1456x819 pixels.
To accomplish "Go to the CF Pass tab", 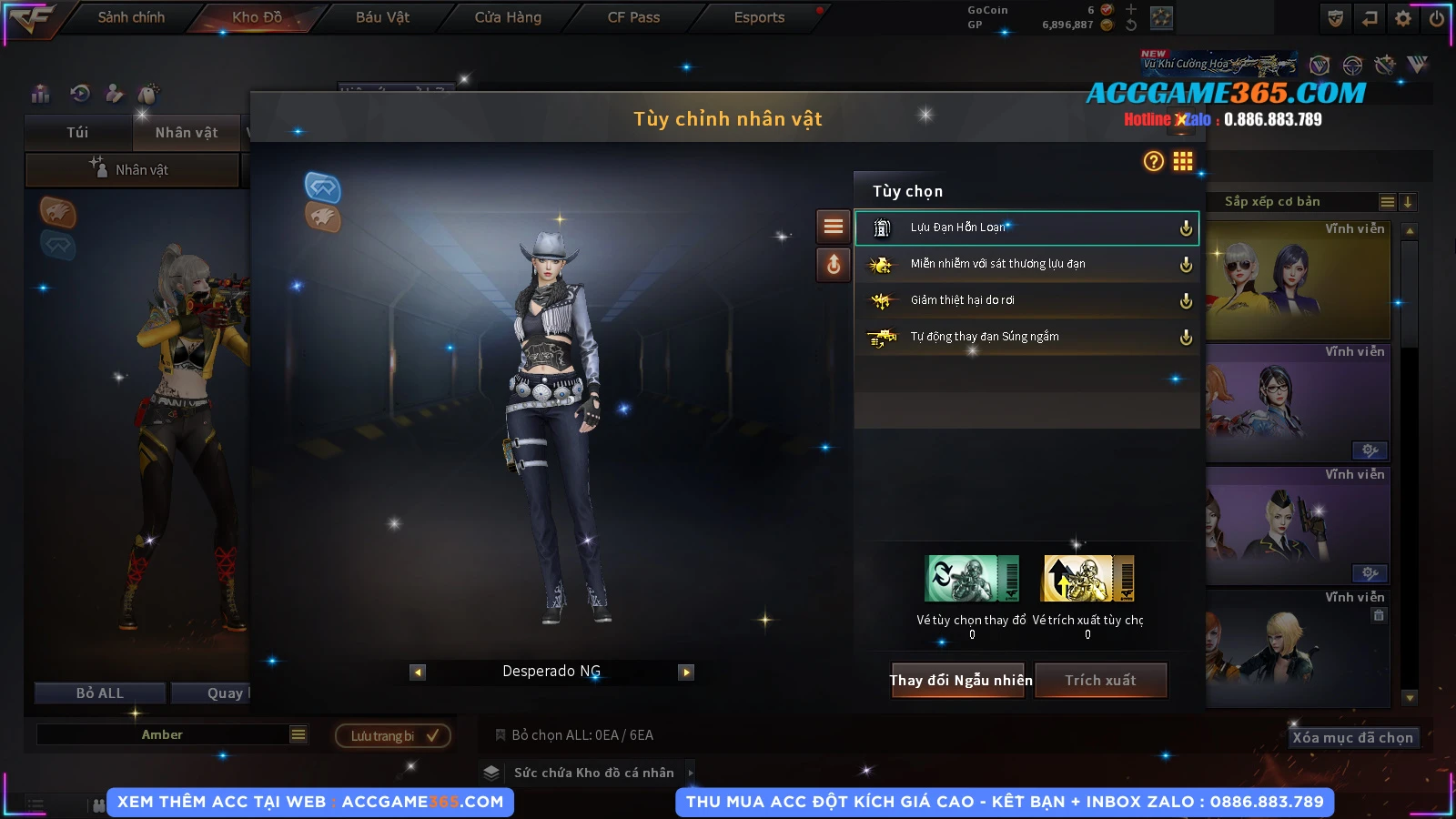I will (633, 17).
